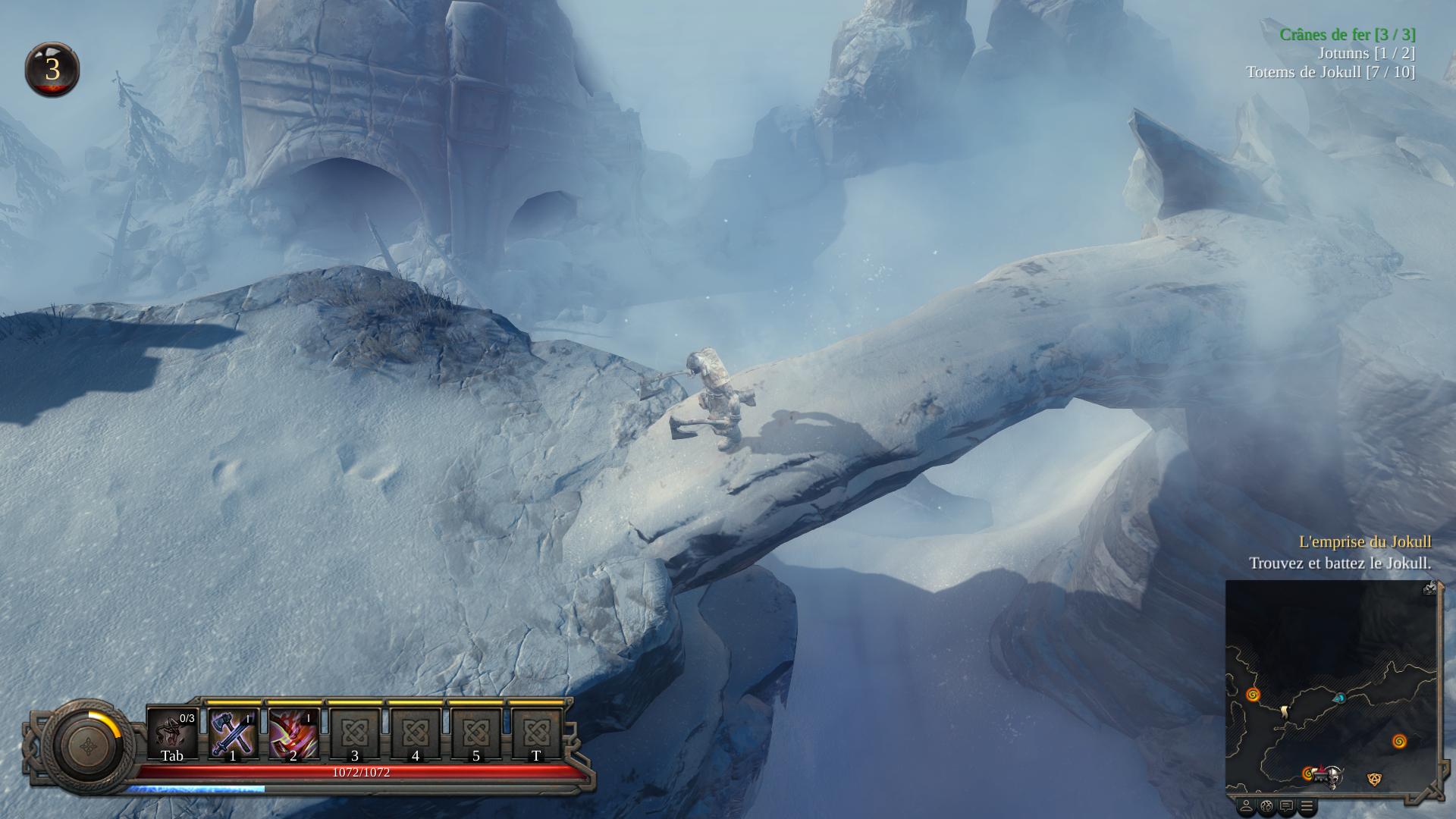Select the triquetra knot marker on minimap
This screenshot has height=819, width=1456.
pyautogui.click(x=1373, y=779)
